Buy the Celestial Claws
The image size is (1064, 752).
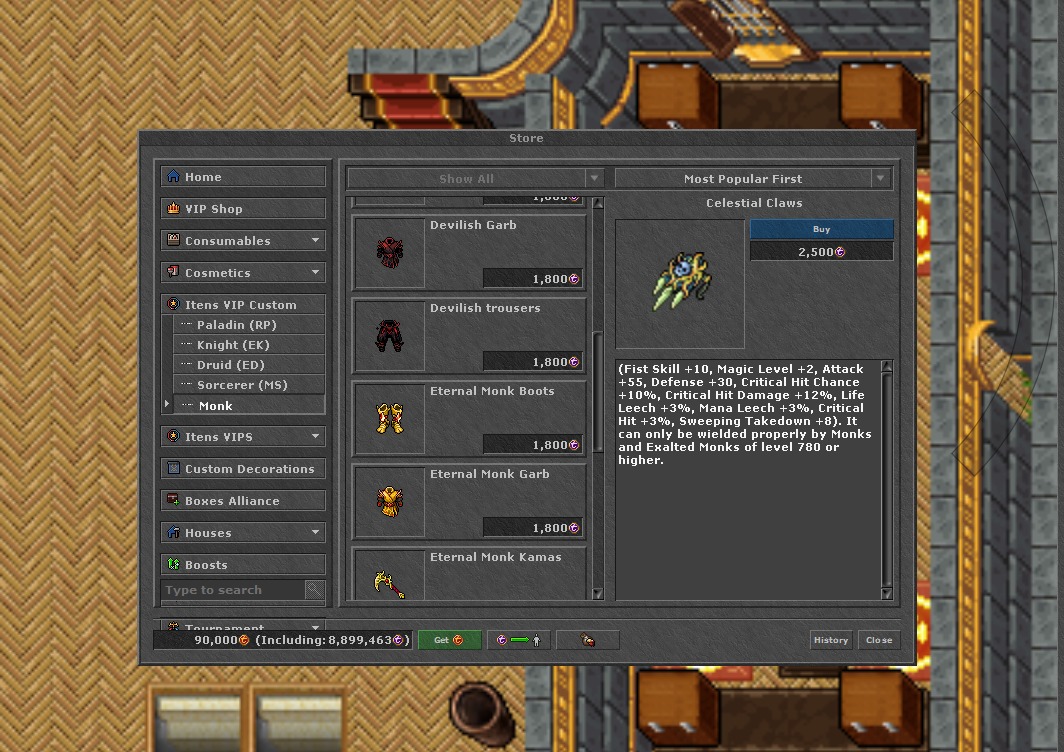pos(821,229)
